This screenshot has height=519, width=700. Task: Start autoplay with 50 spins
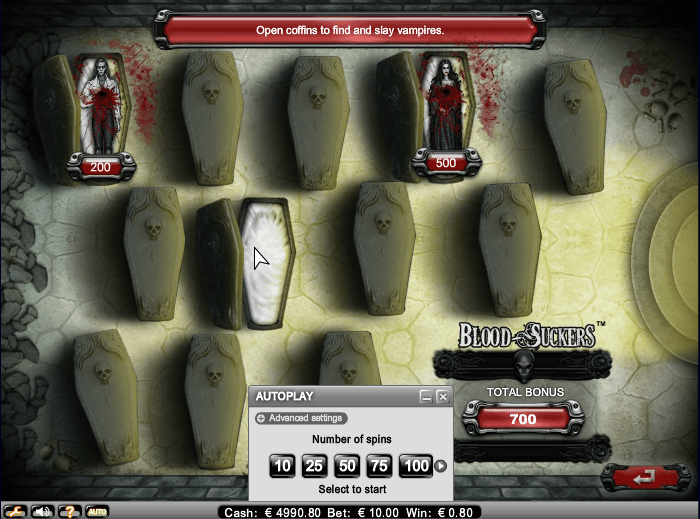[x=347, y=466]
